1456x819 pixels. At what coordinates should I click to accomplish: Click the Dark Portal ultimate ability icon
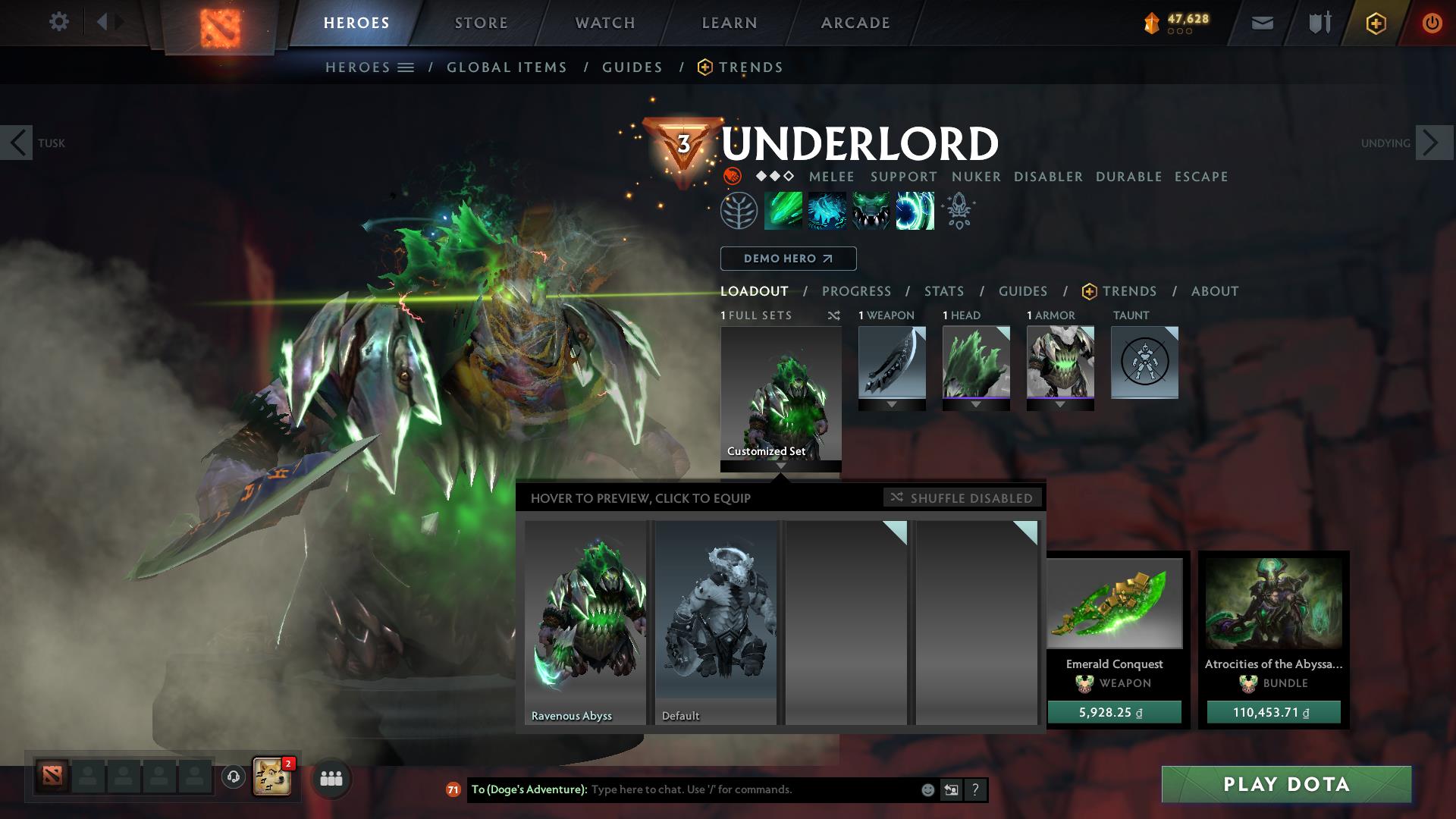tap(914, 211)
